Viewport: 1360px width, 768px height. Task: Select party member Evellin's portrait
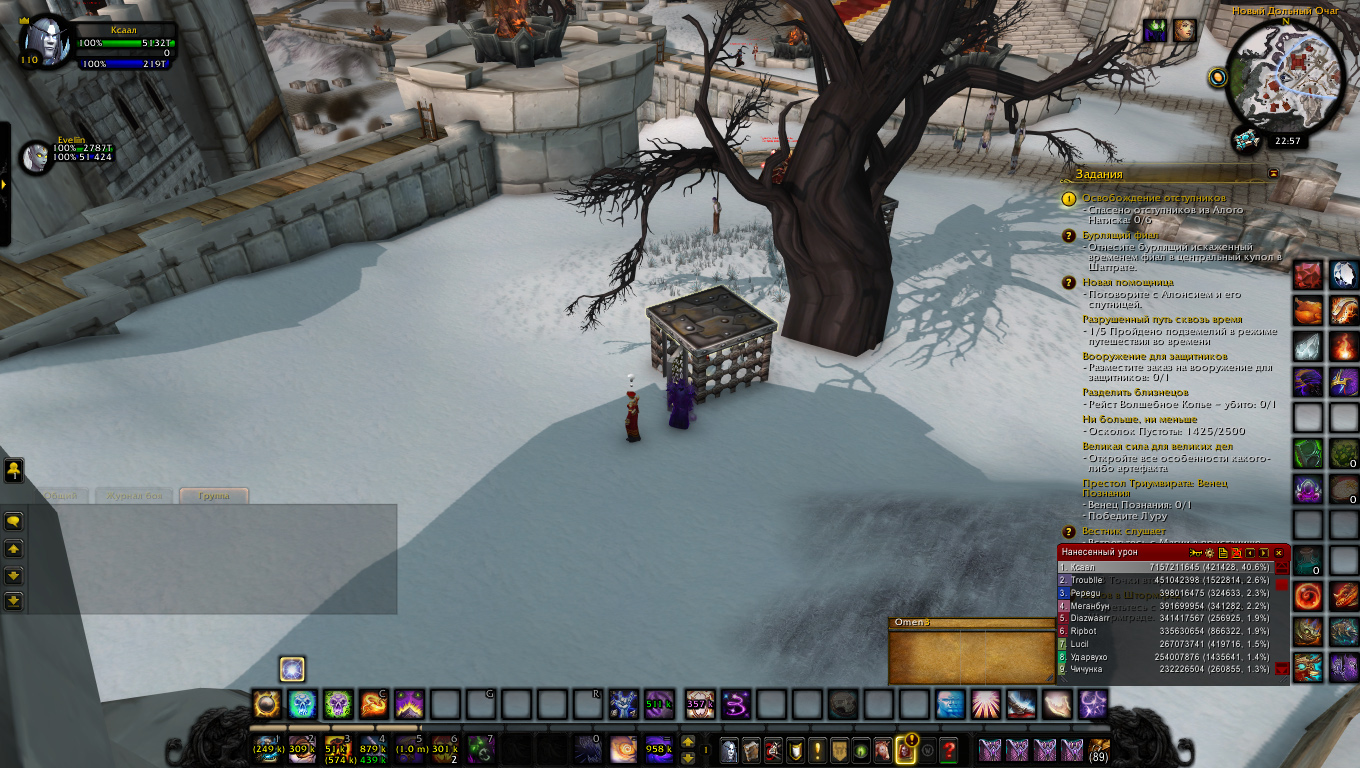(x=36, y=156)
